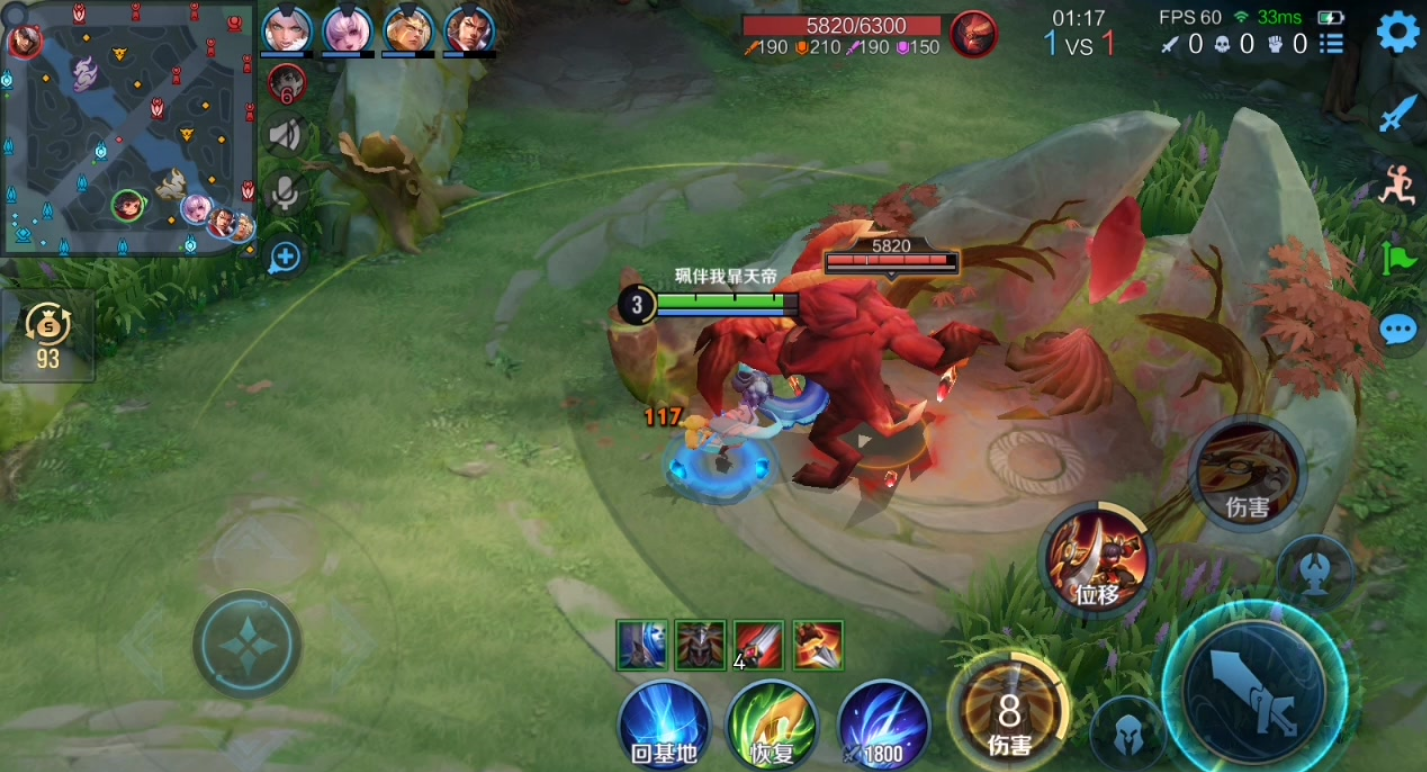The image size is (1427, 772).
Task: Open the gold shop showing 93
Action: tap(48, 336)
